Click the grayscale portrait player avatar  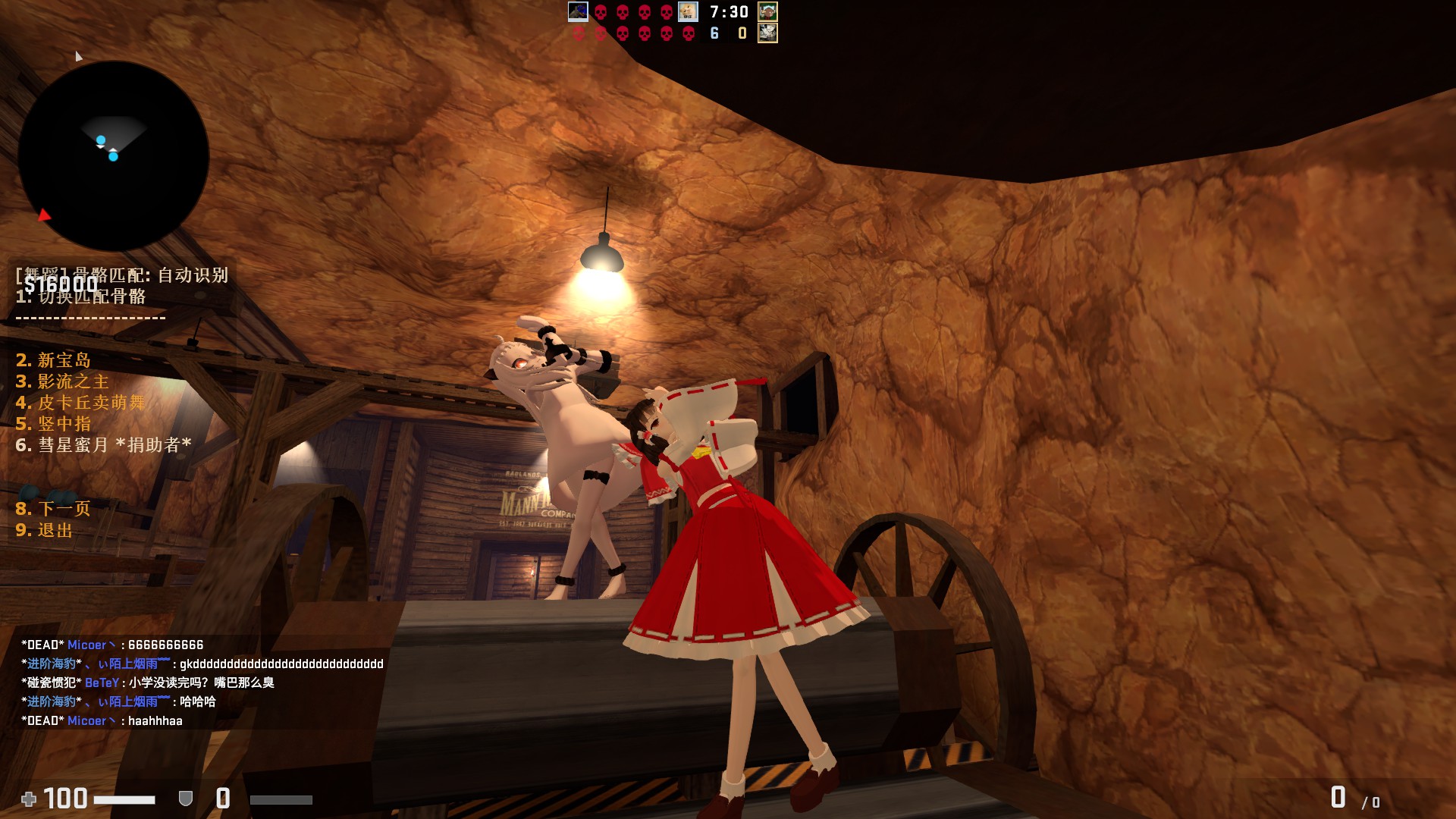[767, 33]
